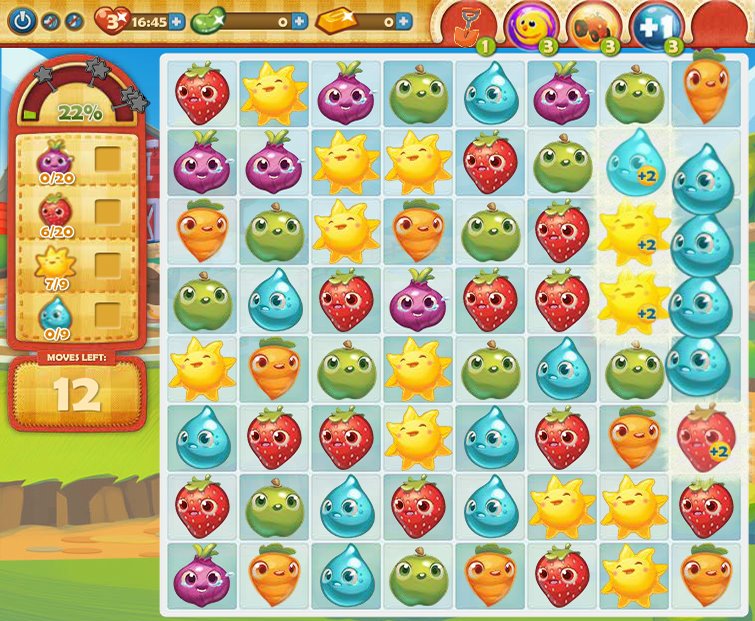Image resolution: width=755 pixels, height=621 pixels.
Task: Select the strawberry tile marked +2
Action: (706, 437)
